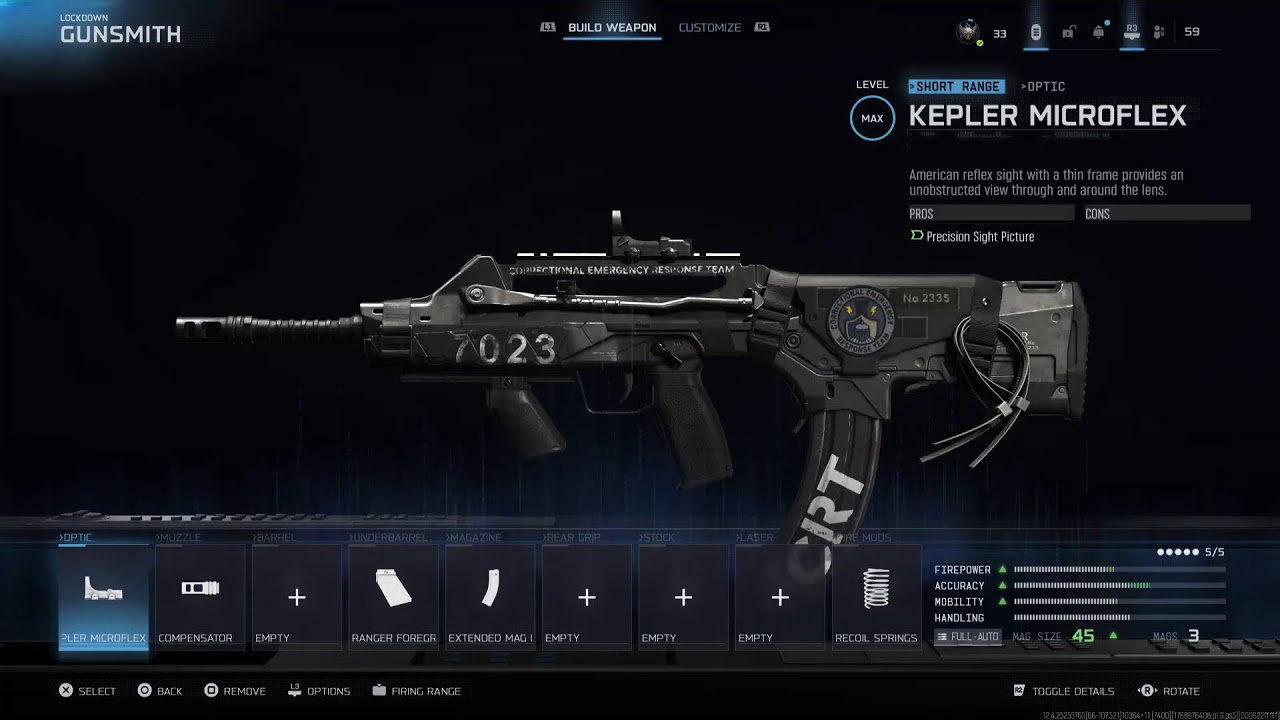This screenshot has width=1280, height=720.
Task: Select the Recoil Springs fire mods slot
Action: 876,597
